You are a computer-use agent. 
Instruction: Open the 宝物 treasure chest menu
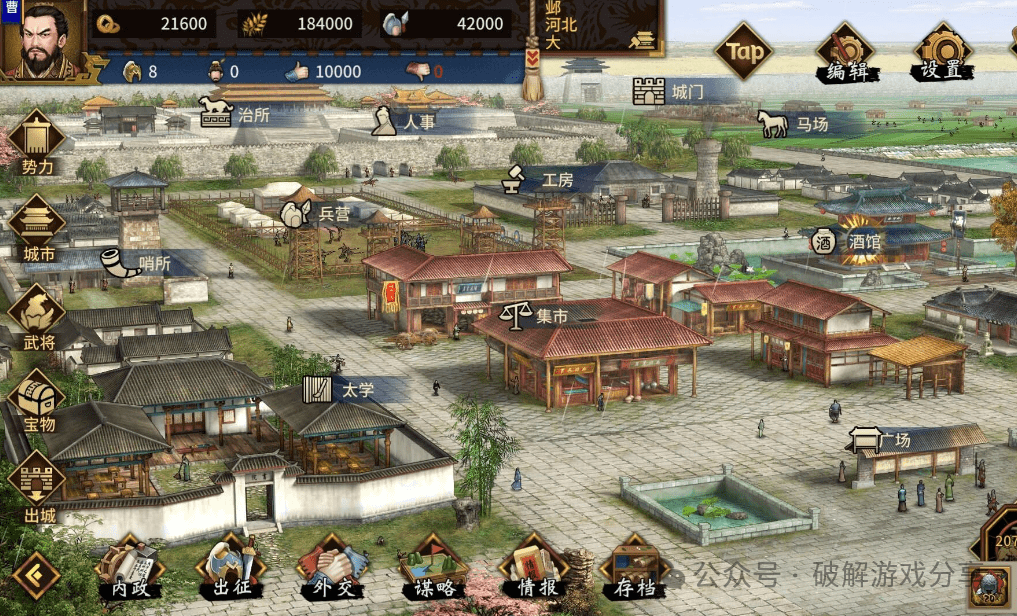[x=37, y=400]
